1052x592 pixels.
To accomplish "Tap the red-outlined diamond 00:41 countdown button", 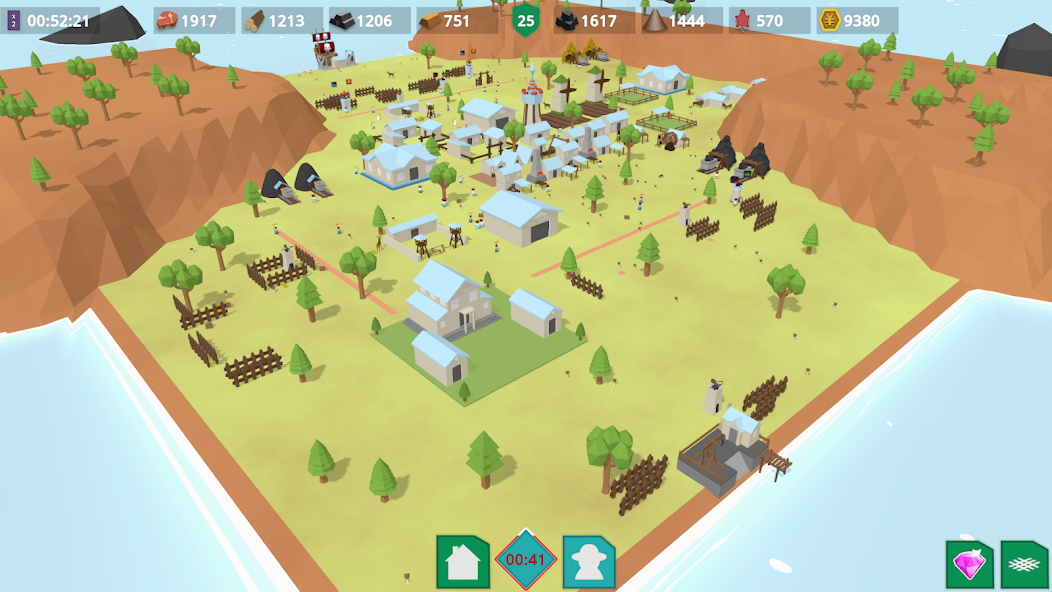I will [x=526, y=560].
